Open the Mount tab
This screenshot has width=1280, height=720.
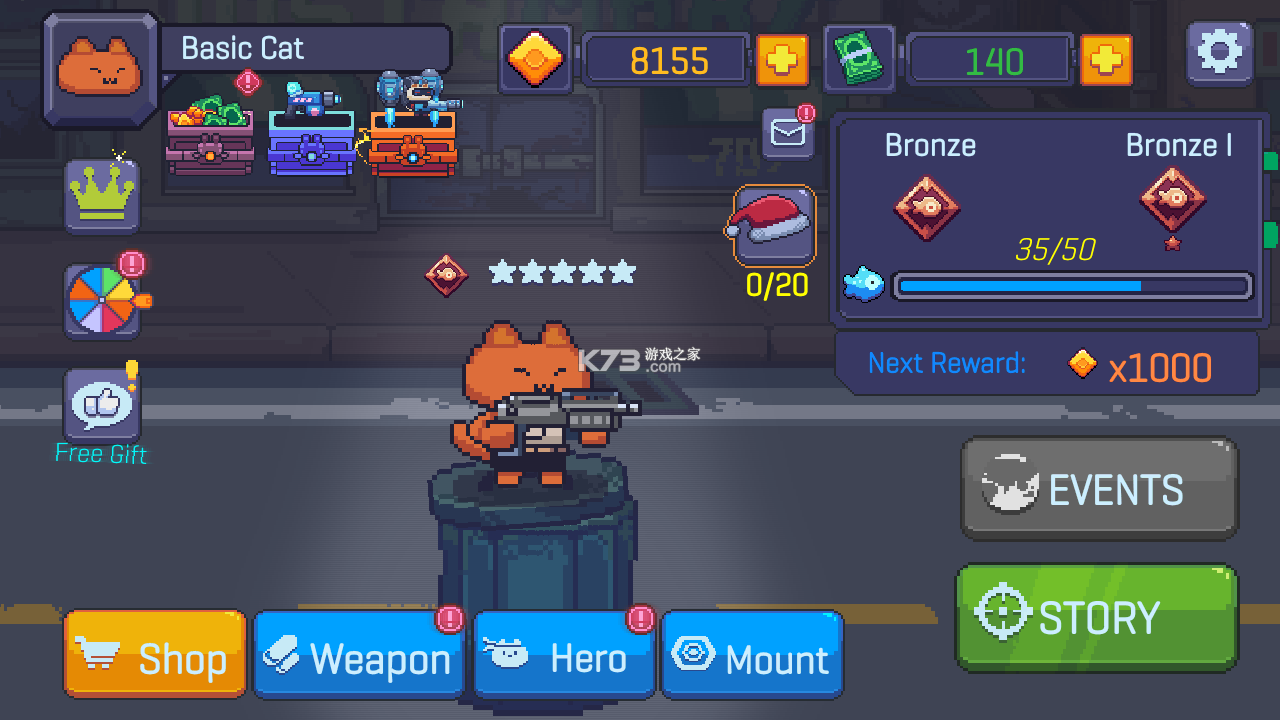coord(752,657)
